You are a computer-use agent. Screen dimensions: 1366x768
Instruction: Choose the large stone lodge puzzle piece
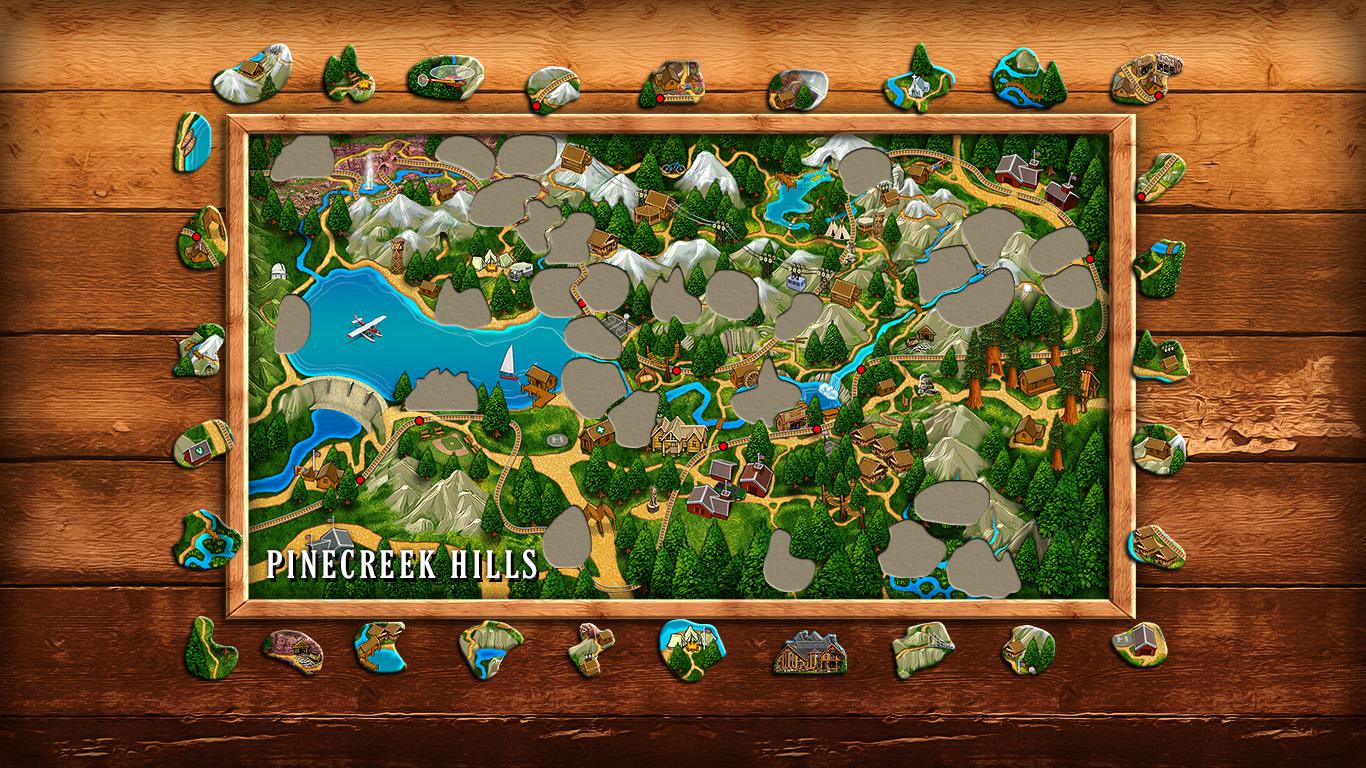pyautogui.click(x=810, y=651)
